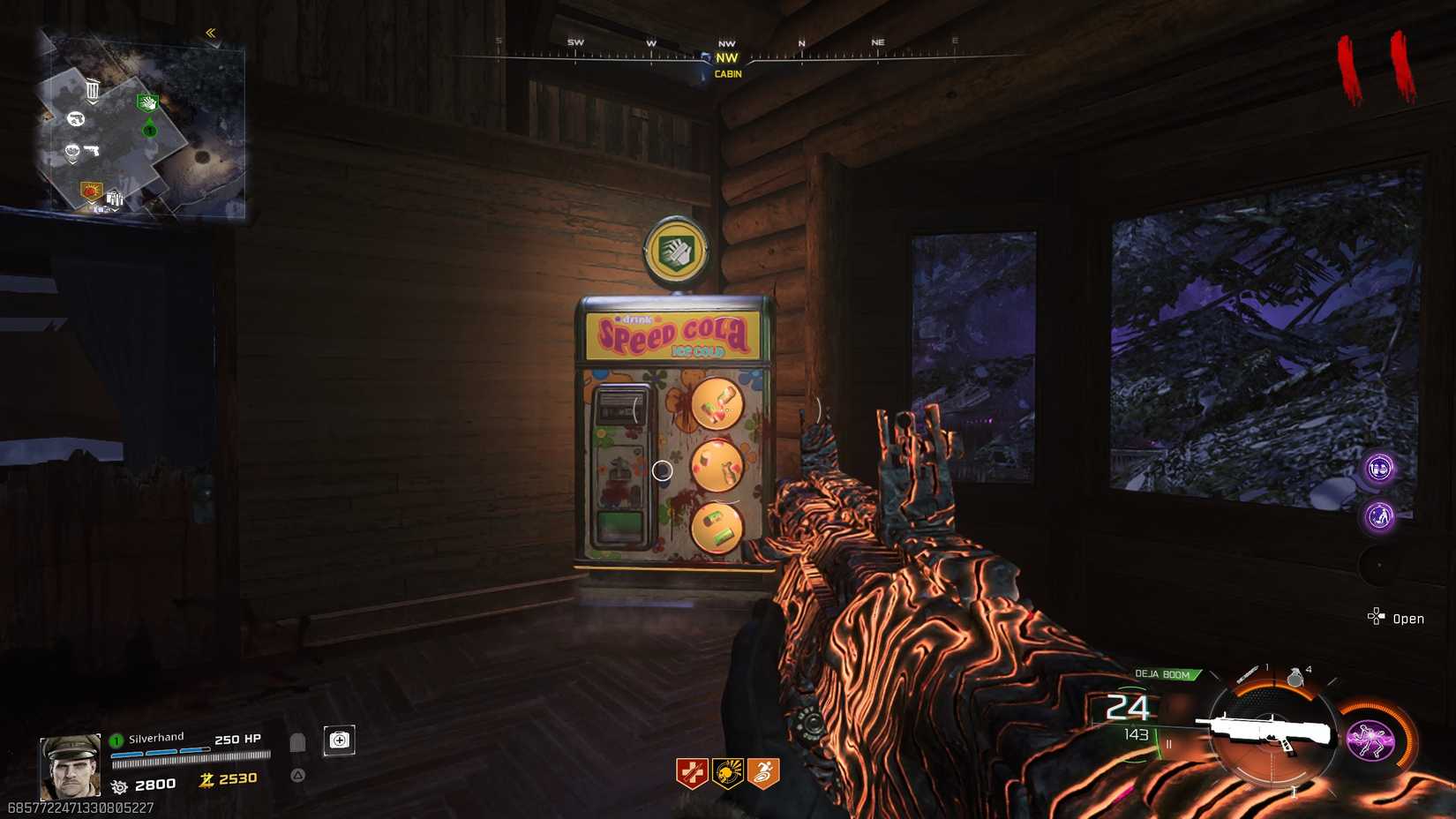Click the melee knife icon above the grenade count
This screenshot has width=1456, height=819.
(x=1248, y=673)
